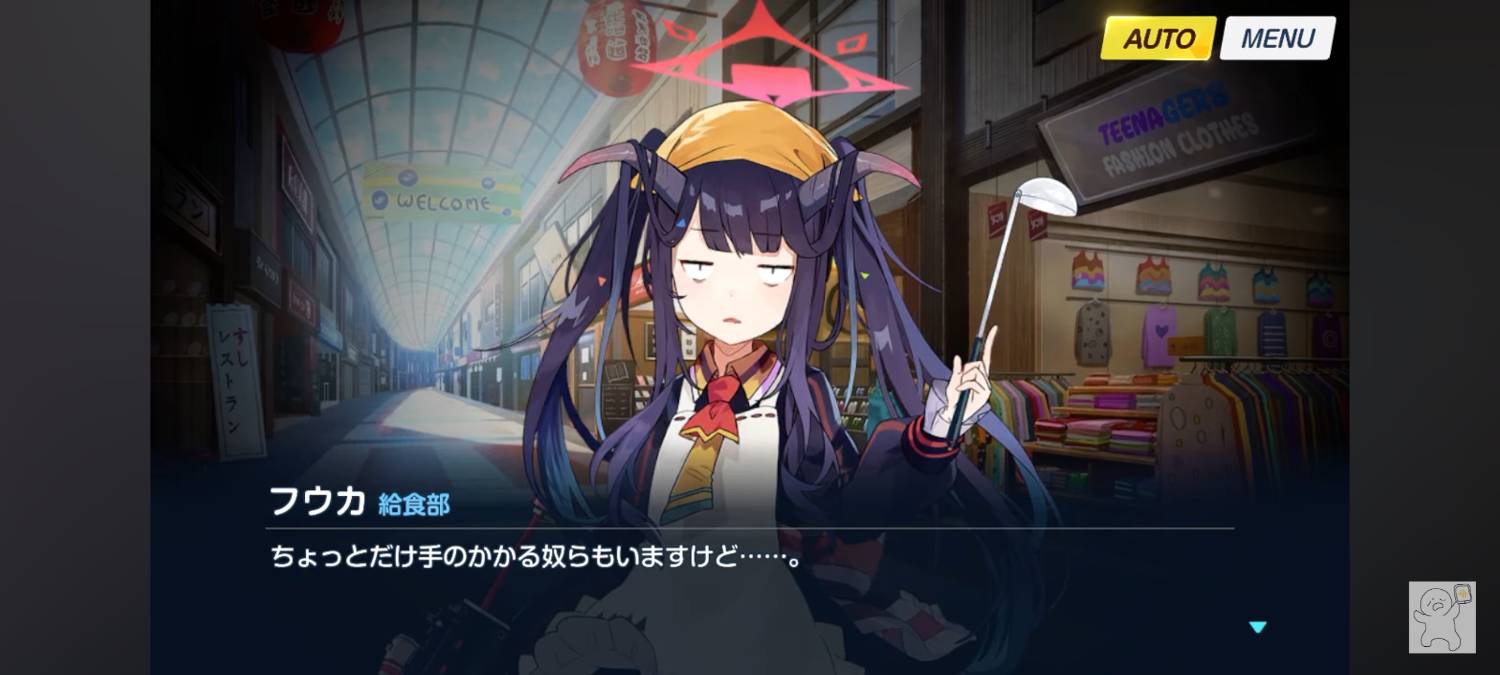The width and height of the screenshot is (1500, 675).
Task: Tap the mascot overlay icon in corner
Action: pyautogui.click(x=1442, y=616)
